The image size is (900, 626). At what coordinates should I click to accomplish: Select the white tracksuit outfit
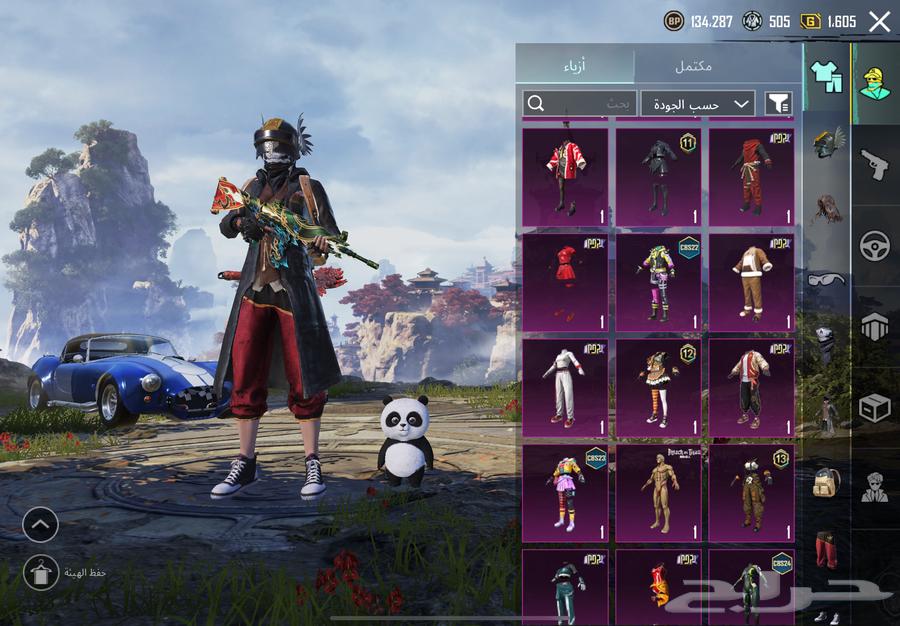pos(565,388)
